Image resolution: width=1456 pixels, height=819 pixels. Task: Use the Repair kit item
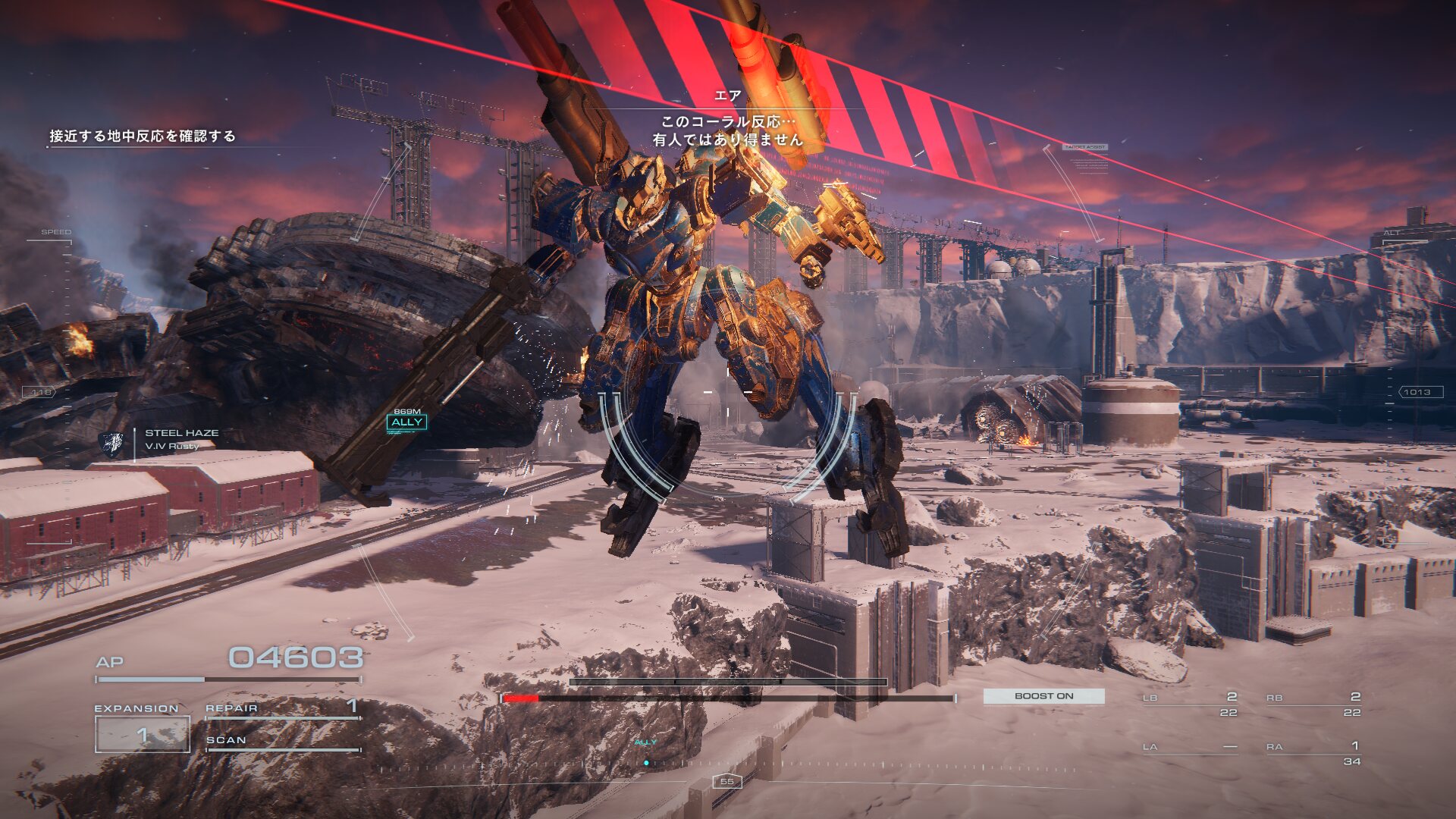click(282, 708)
